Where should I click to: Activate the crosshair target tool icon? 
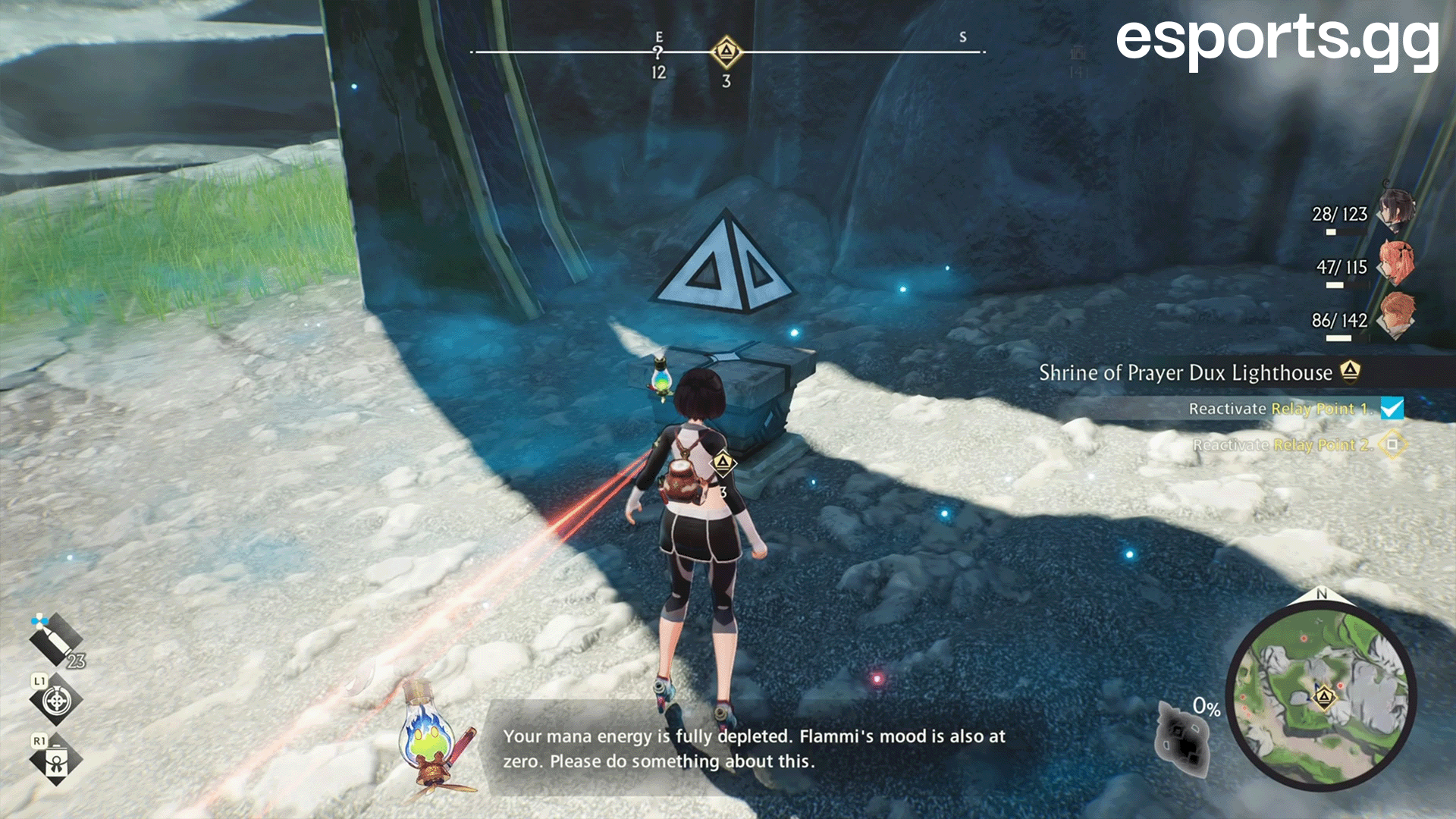pos(56,701)
